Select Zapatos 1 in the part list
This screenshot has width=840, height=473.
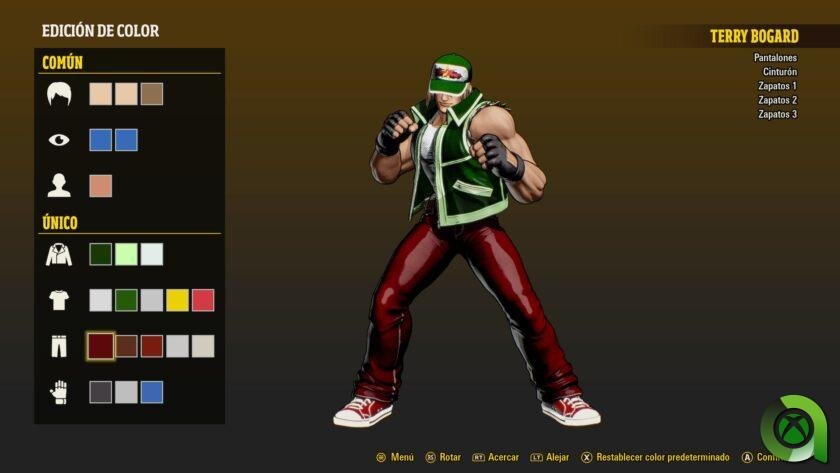pos(777,86)
